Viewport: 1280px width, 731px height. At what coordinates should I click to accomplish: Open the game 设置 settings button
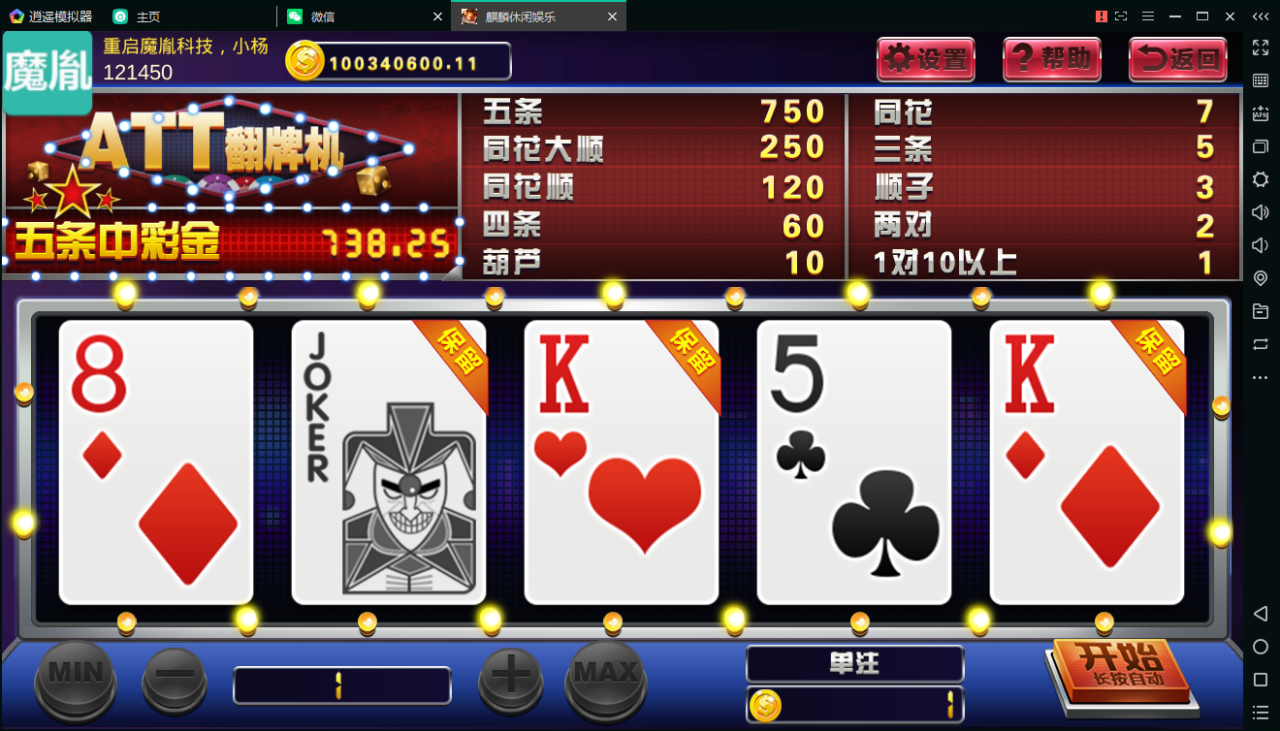tap(925, 59)
